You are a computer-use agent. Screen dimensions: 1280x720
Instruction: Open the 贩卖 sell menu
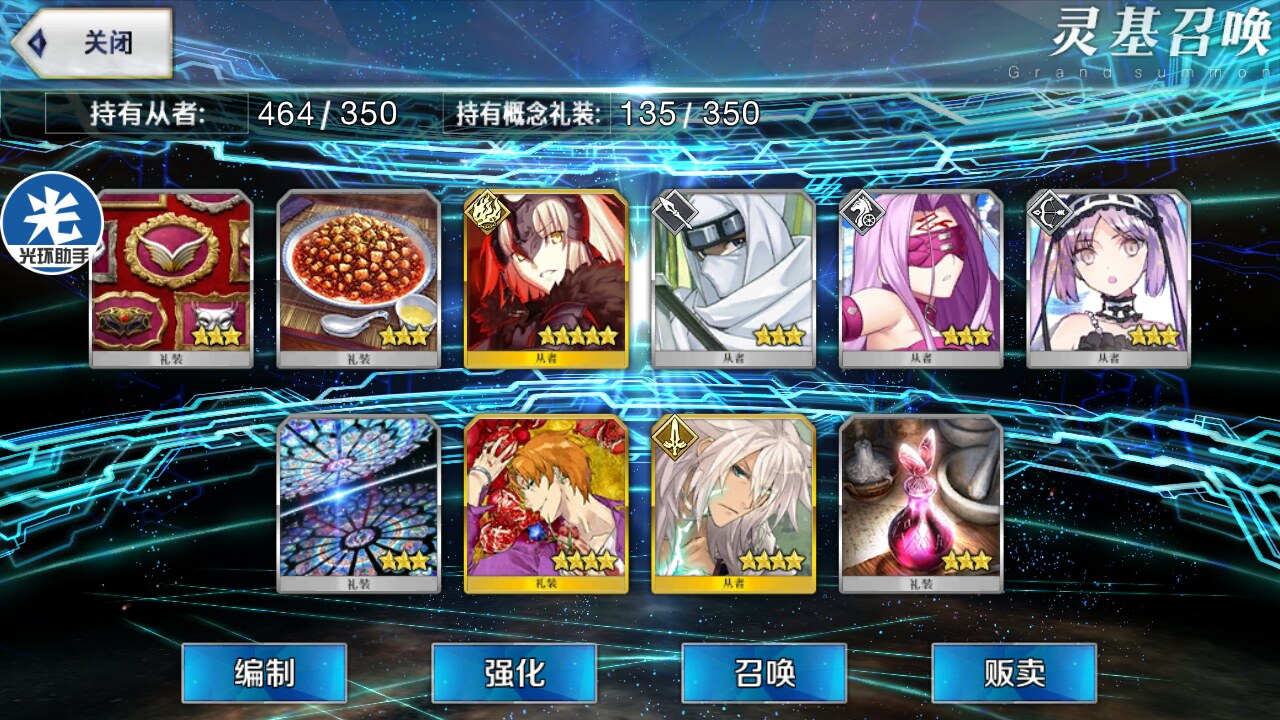click(x=1014, y=673)
